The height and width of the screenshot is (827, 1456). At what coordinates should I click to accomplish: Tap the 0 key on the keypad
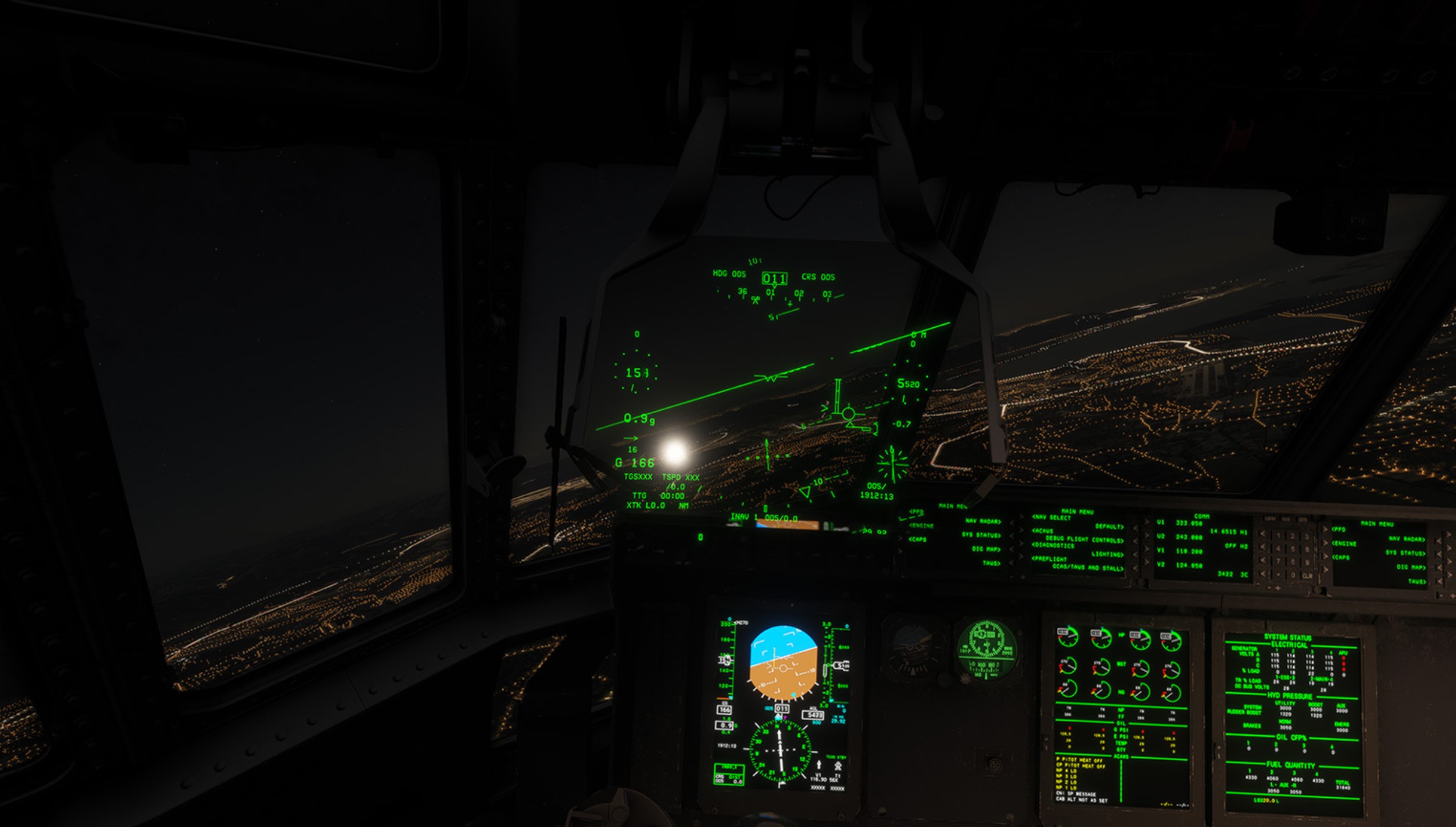[1293, 575]
